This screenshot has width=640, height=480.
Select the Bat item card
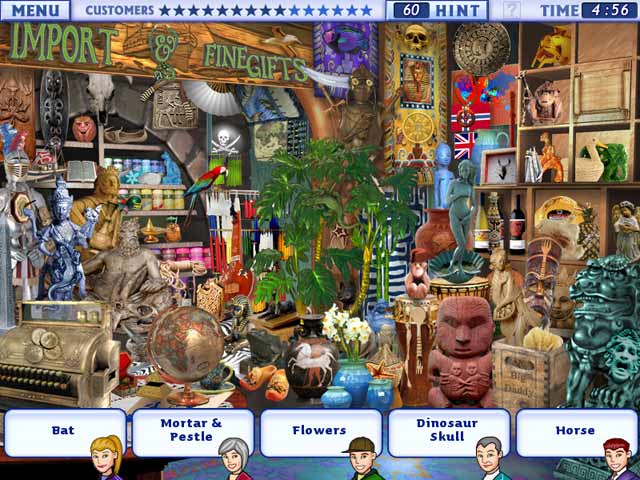tap(64, 431)
